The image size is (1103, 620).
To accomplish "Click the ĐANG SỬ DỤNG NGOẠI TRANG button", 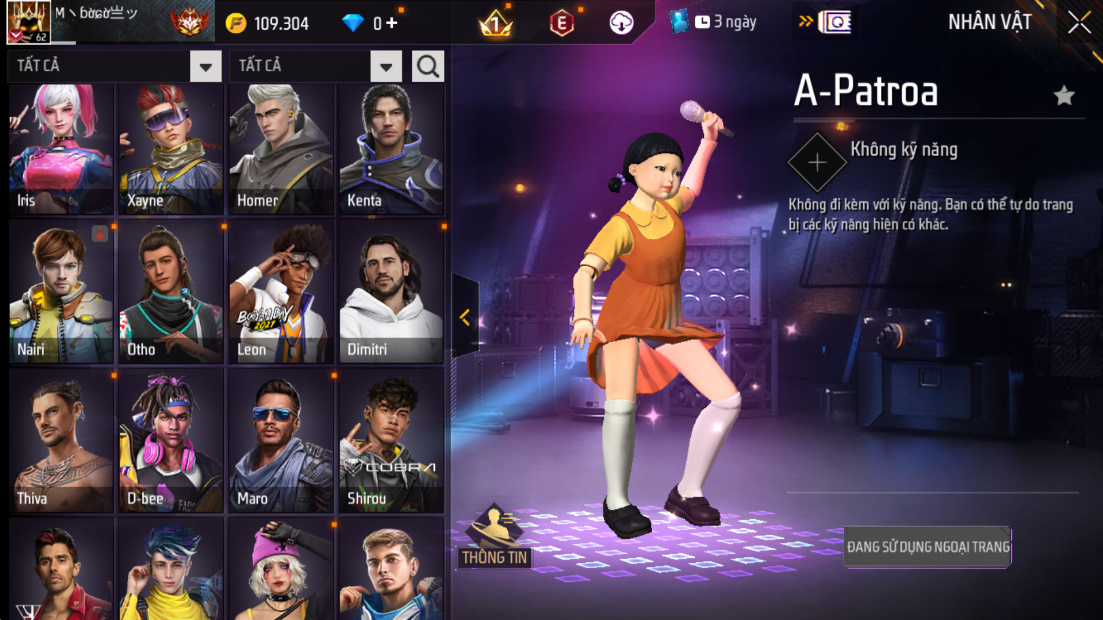I will tap(928, 547).
